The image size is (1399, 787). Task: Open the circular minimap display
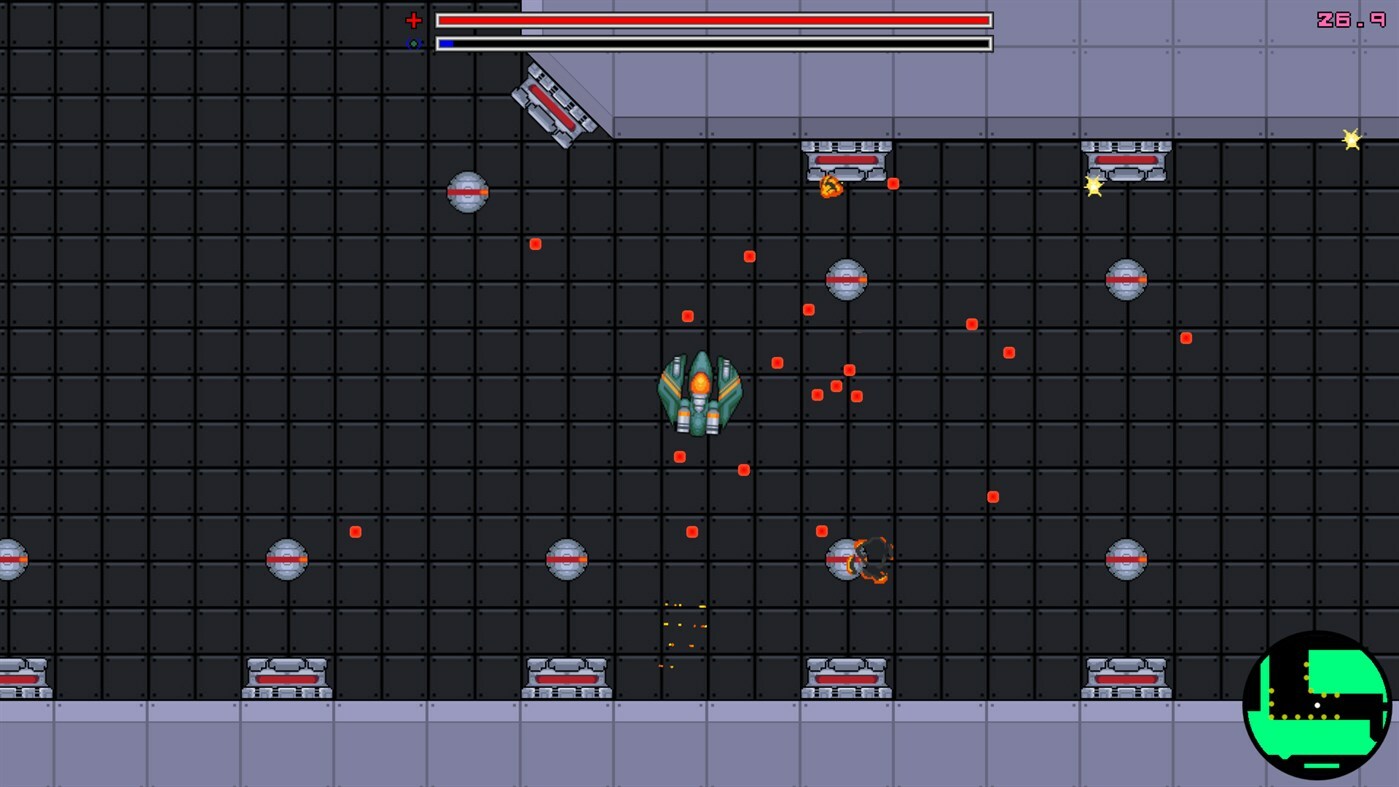pyautogui.click(x=1318, y=704)
